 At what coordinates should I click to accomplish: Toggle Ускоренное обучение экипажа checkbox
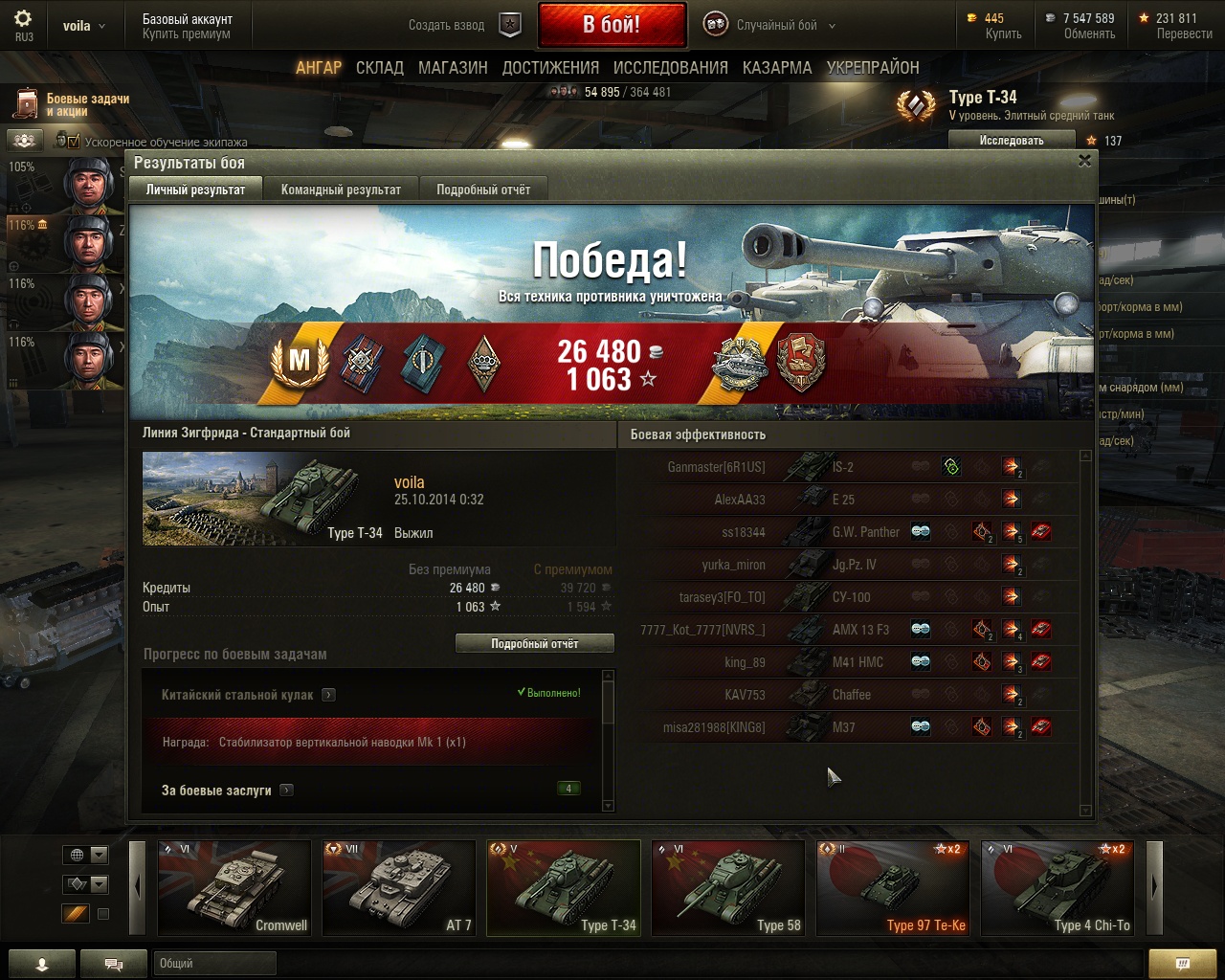coord(74,142)
